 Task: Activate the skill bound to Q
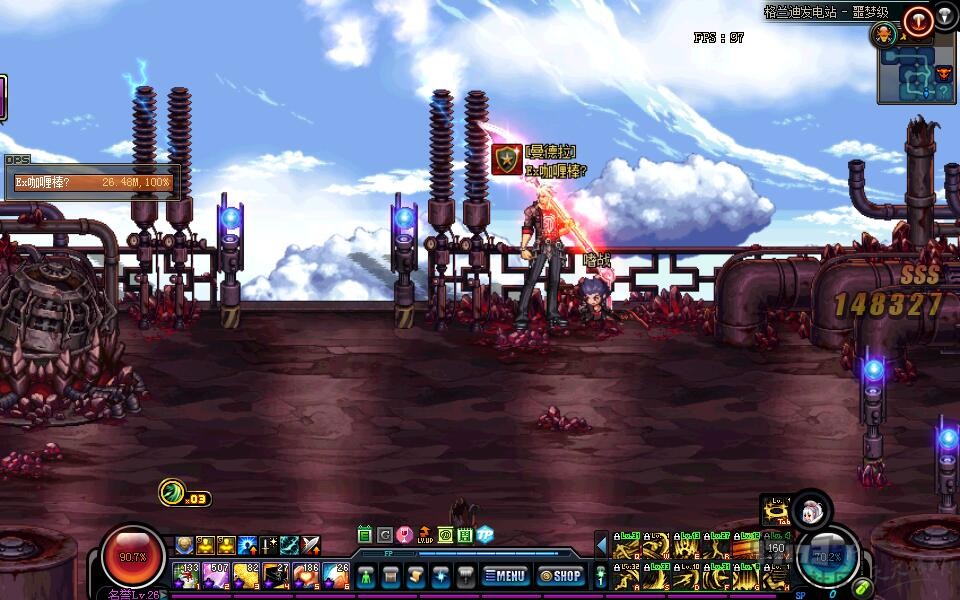(626, 546)
